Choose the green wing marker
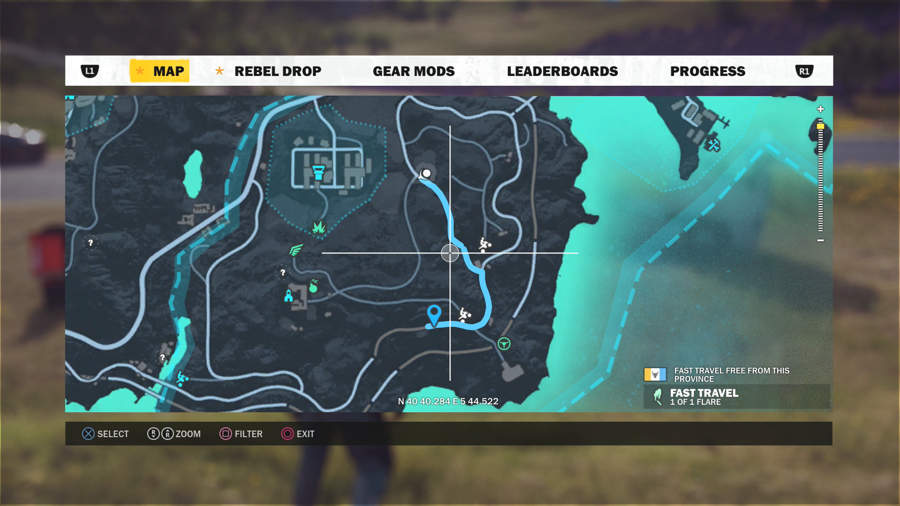Viewport: 900px width, 506px height. coord(295,251)
